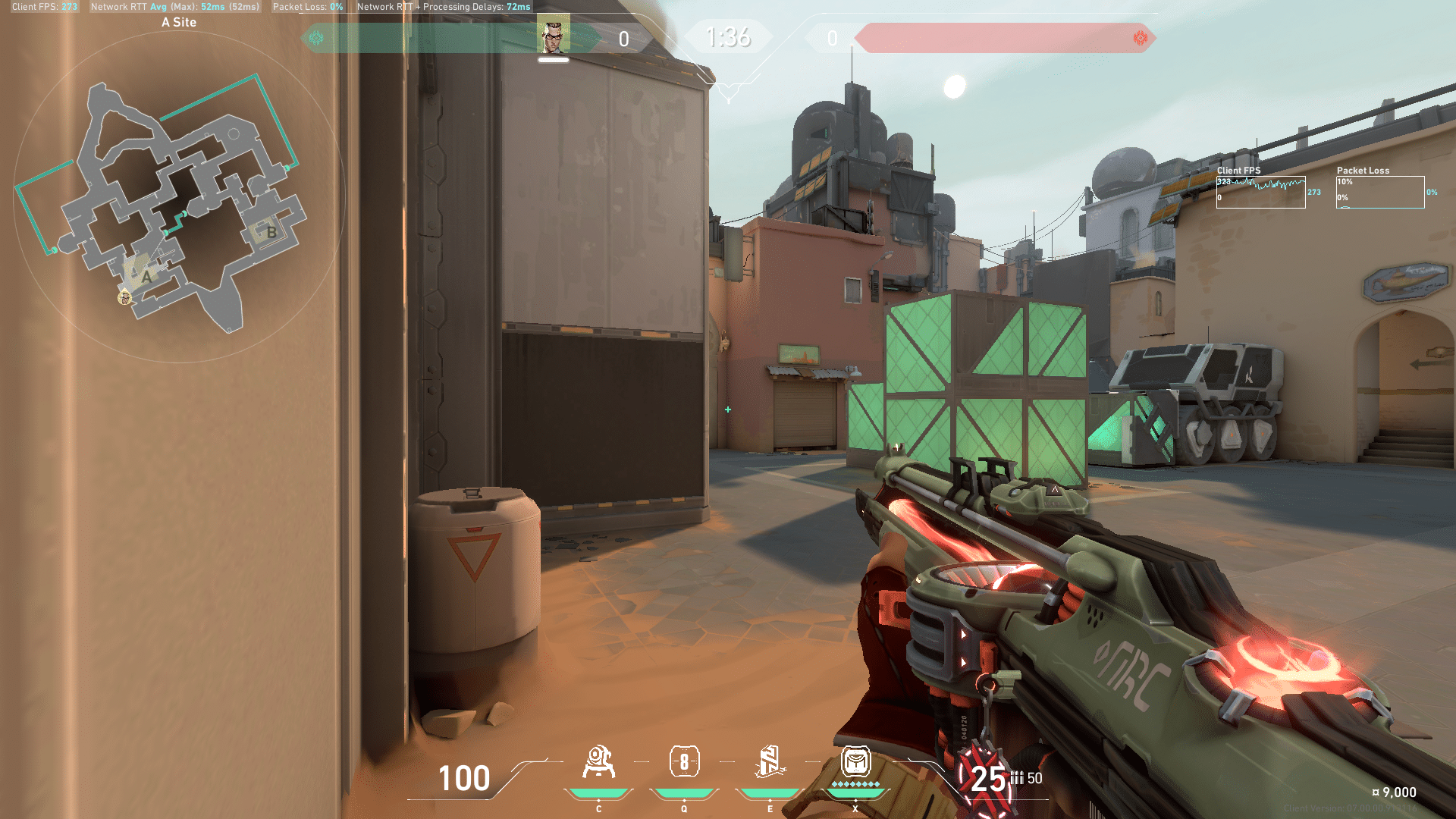The width and height of the screenshot is (1456, 819).
Task: Click the teal attacker team emblem
Action: pos(316,38)
